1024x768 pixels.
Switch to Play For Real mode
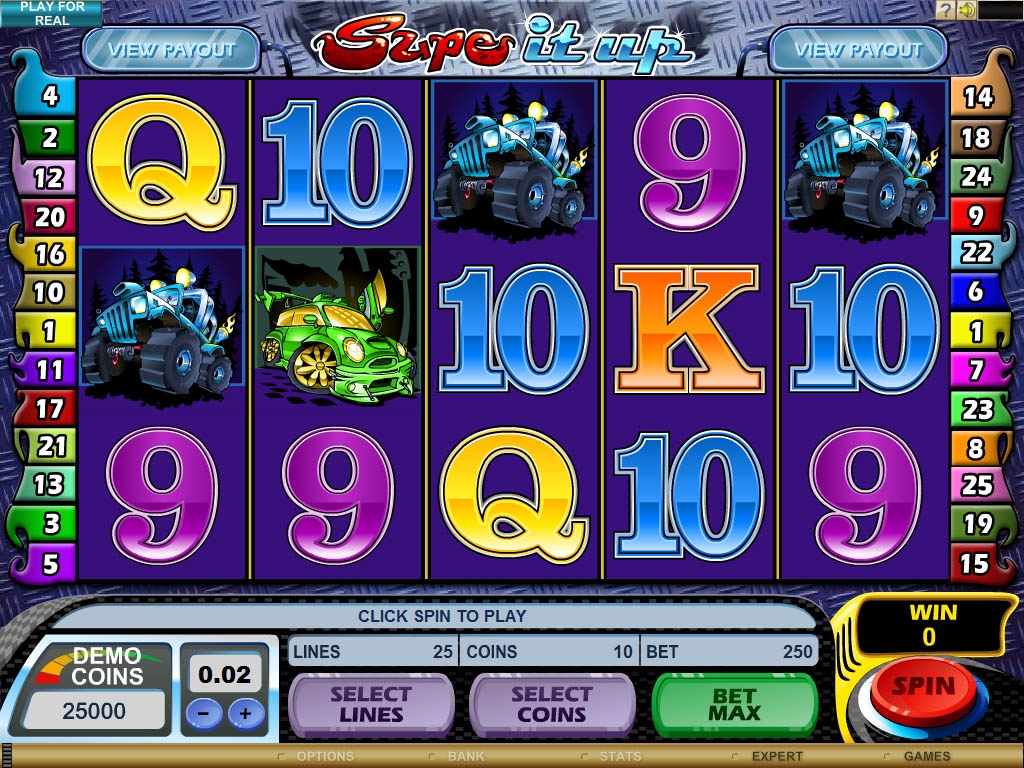pos(51,13)
